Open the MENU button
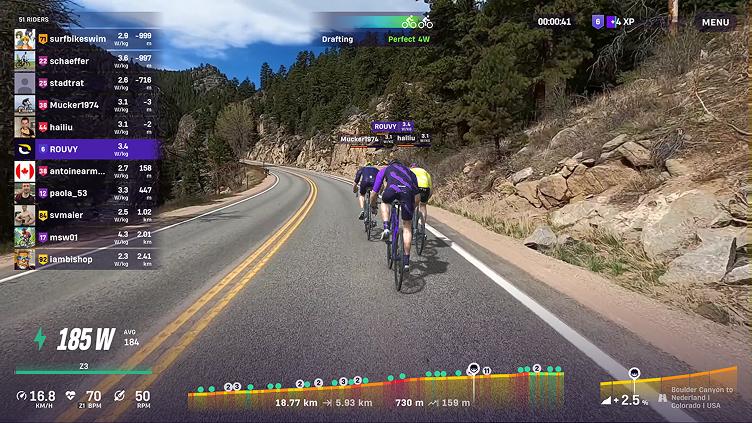The height and width of the screenshot is (423, 752). (715, 22)
